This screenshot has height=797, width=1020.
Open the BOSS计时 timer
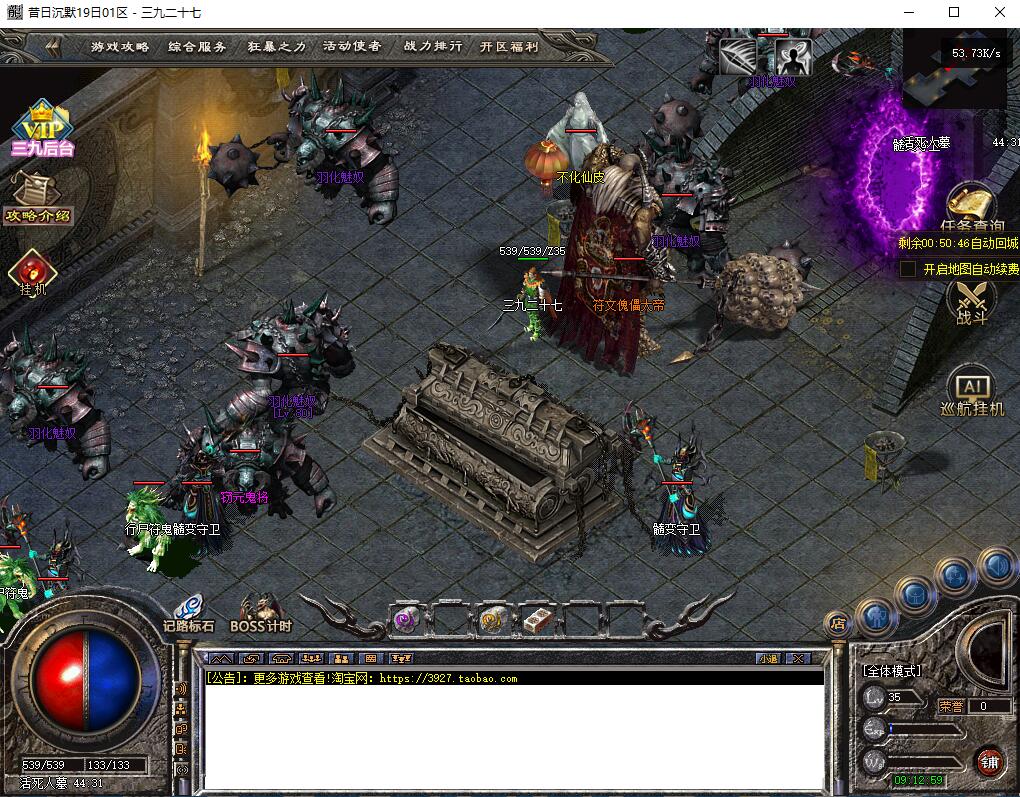261,611
